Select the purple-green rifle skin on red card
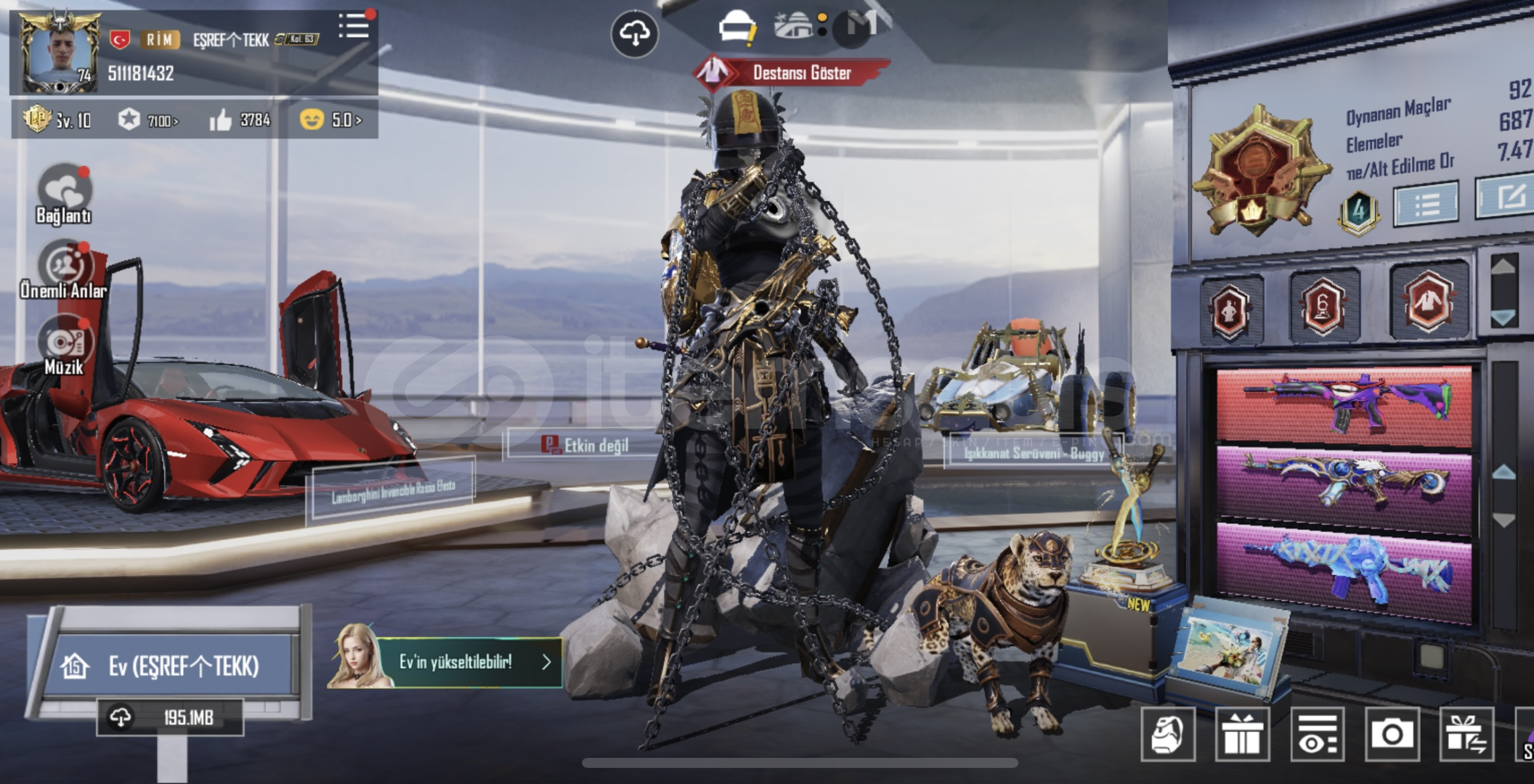 click(1344, 405)
